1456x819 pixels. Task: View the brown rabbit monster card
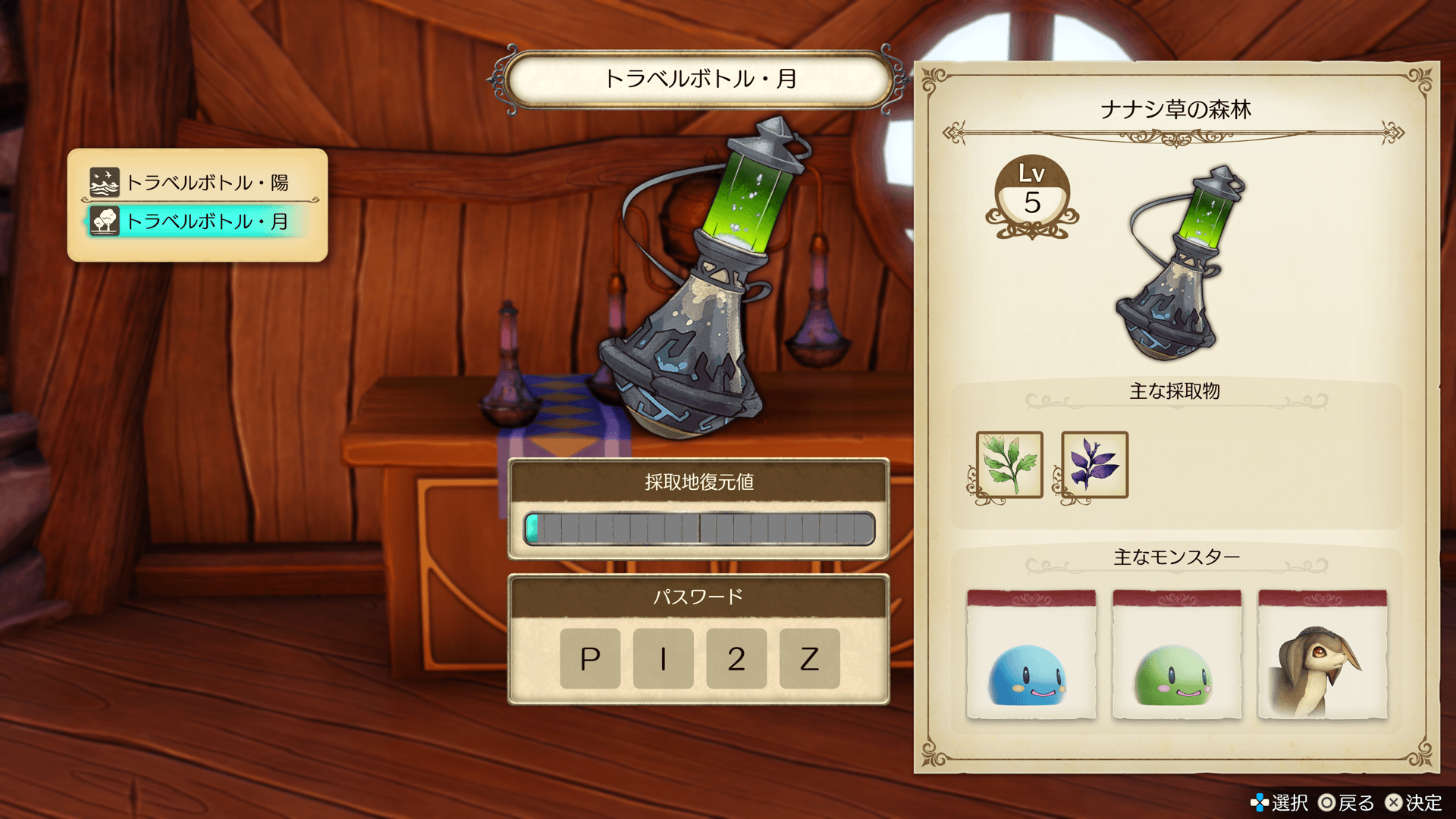(x=1322, y=654)
